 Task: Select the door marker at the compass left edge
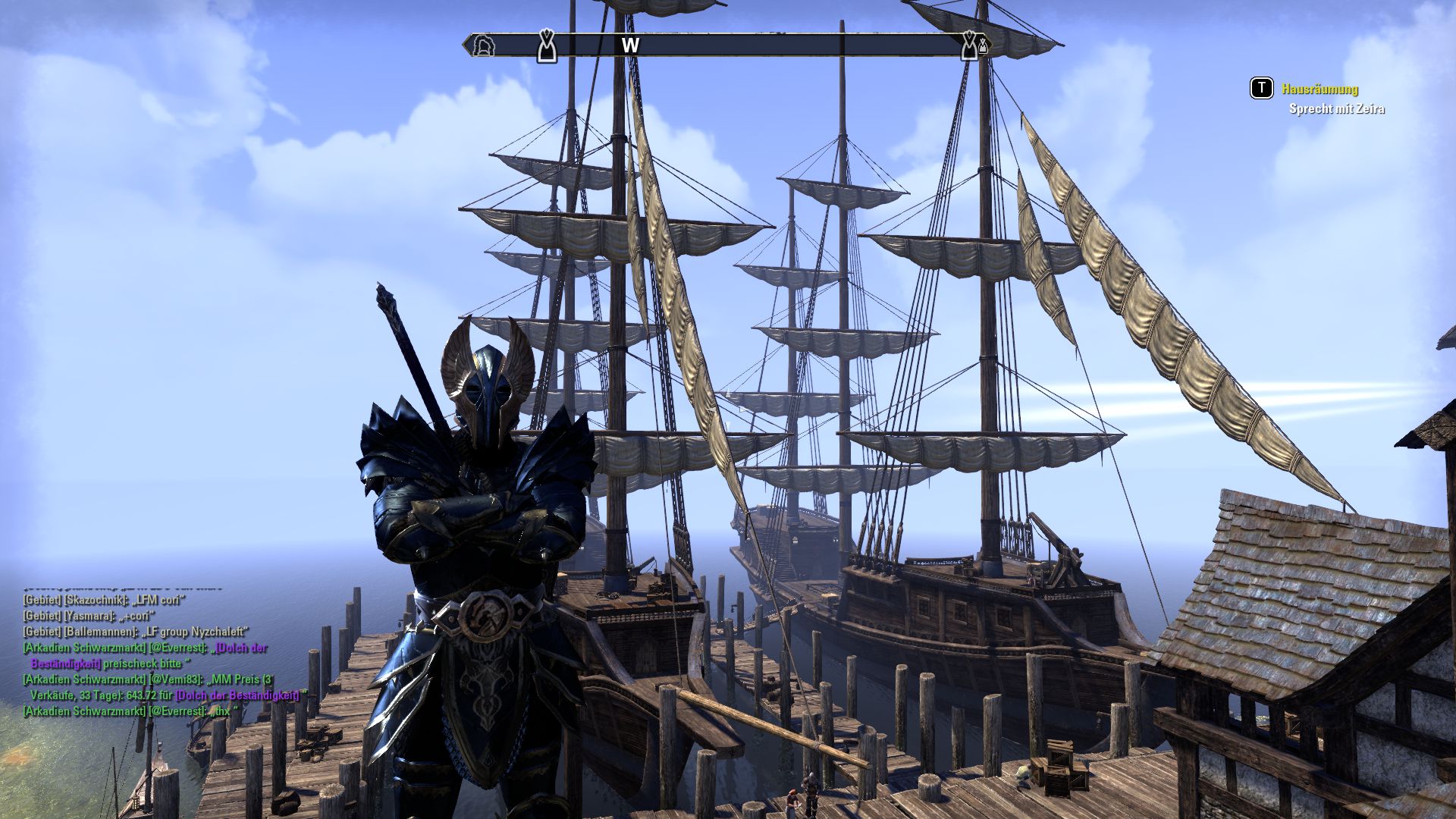[485, 47]
